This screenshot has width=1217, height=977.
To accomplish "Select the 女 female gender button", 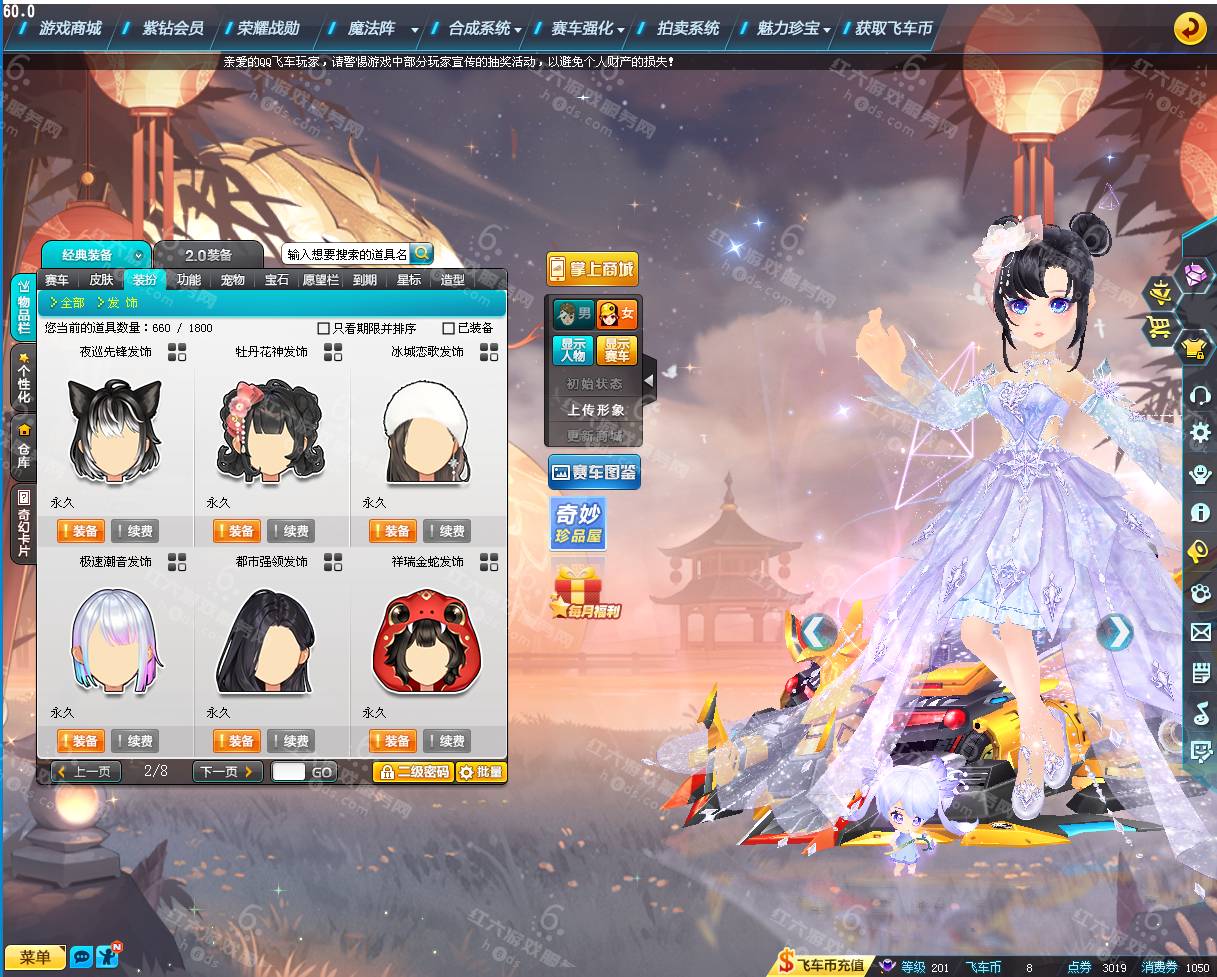I will pyautogui.click(x=617, y=315).
